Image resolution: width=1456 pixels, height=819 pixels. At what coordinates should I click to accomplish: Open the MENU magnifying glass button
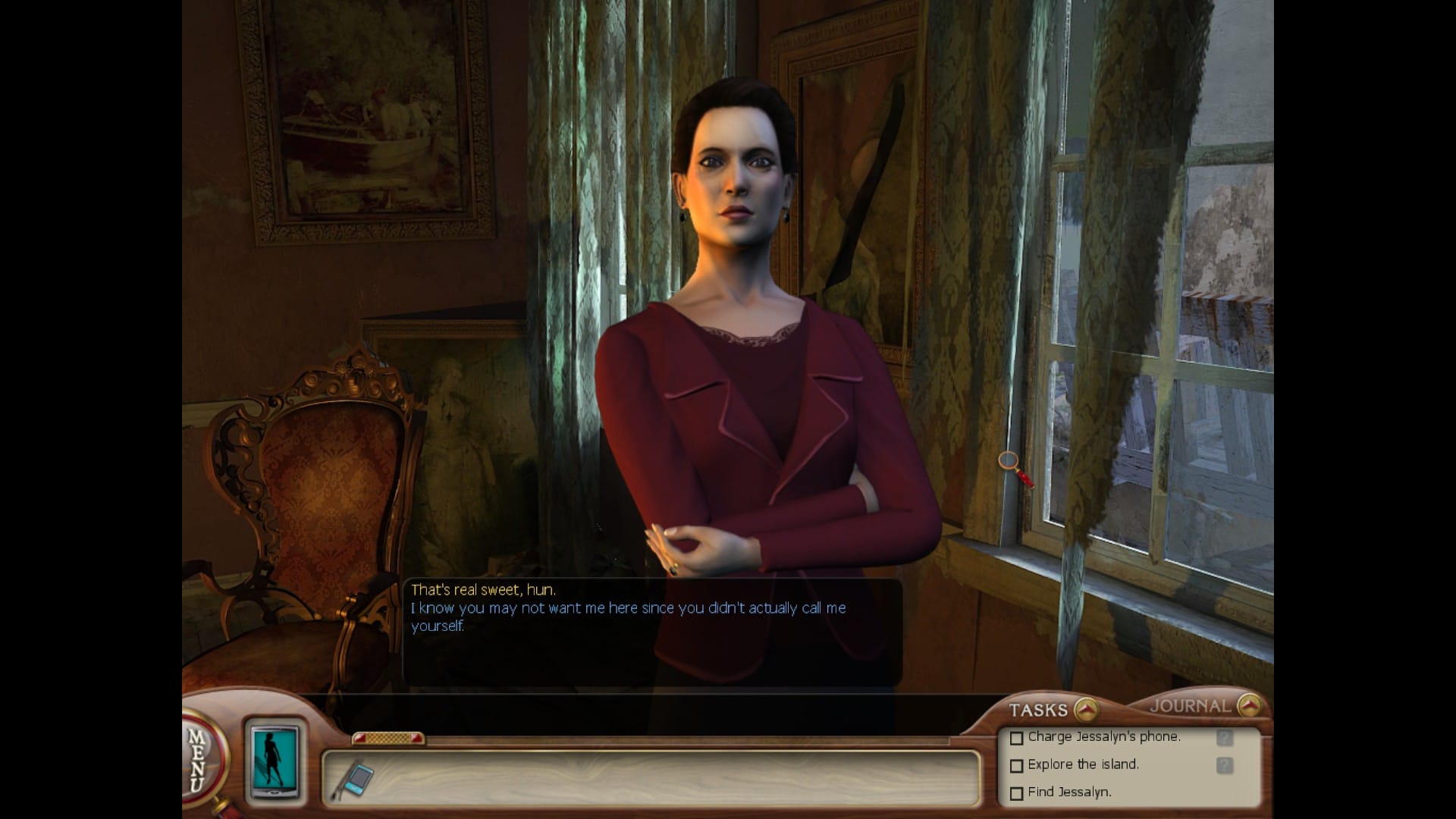tap(199, 761)
